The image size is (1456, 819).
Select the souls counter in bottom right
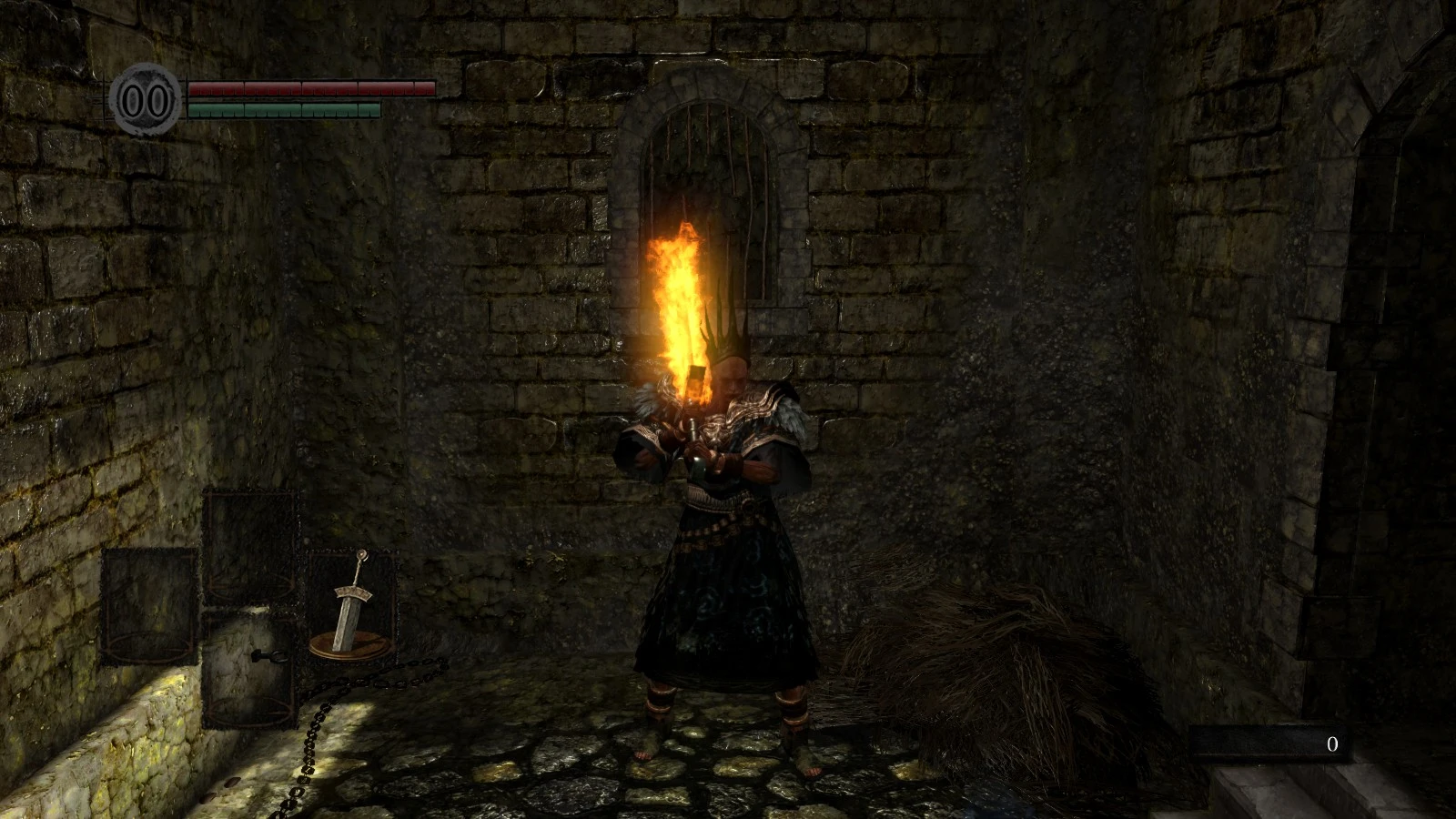tap(1332, 744)
